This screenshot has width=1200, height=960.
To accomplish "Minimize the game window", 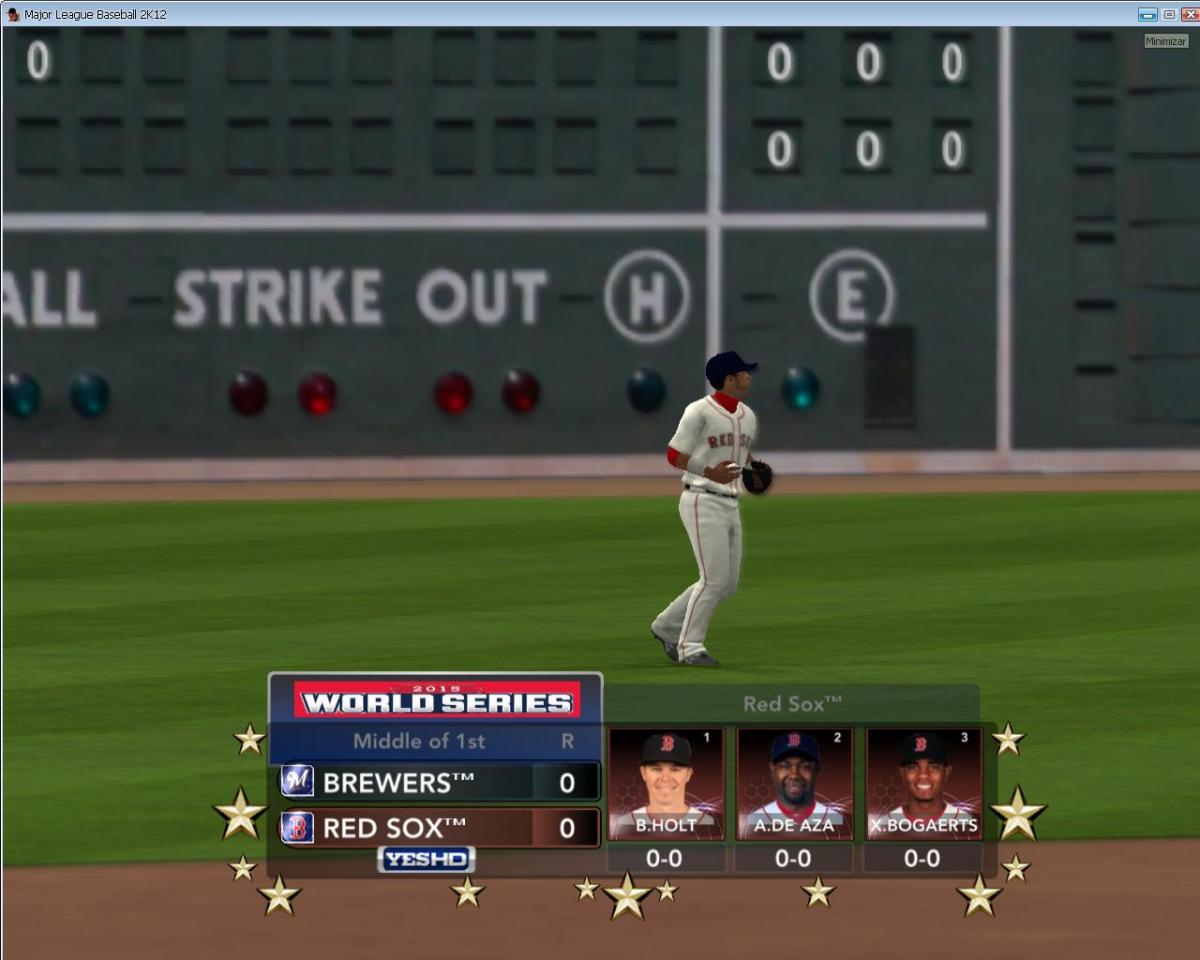I will pyautogui.click(x=1147, y=14).
